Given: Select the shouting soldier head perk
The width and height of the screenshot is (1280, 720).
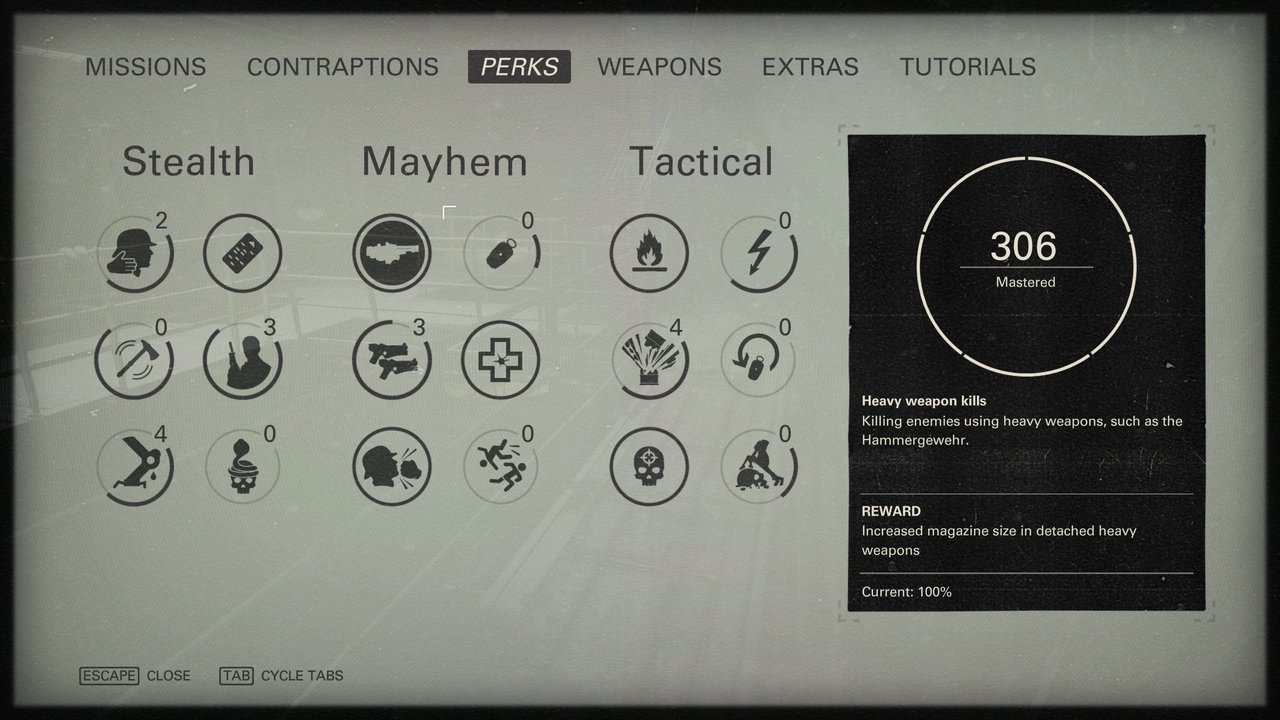Looking at the screenshot, I should coord(392,466).
